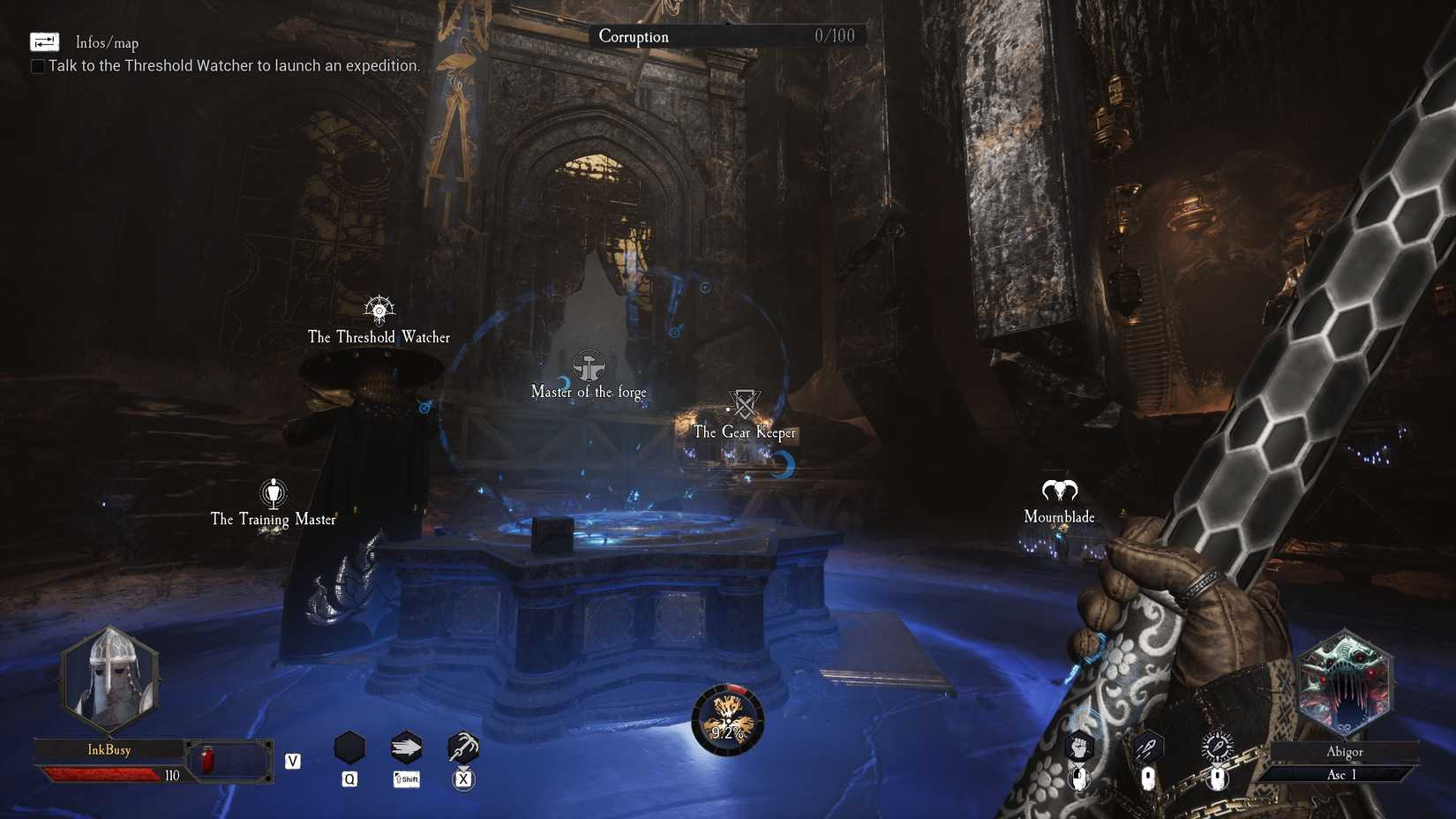
Task: Click the Corruption progress bar
Action: tap(726, 36)
